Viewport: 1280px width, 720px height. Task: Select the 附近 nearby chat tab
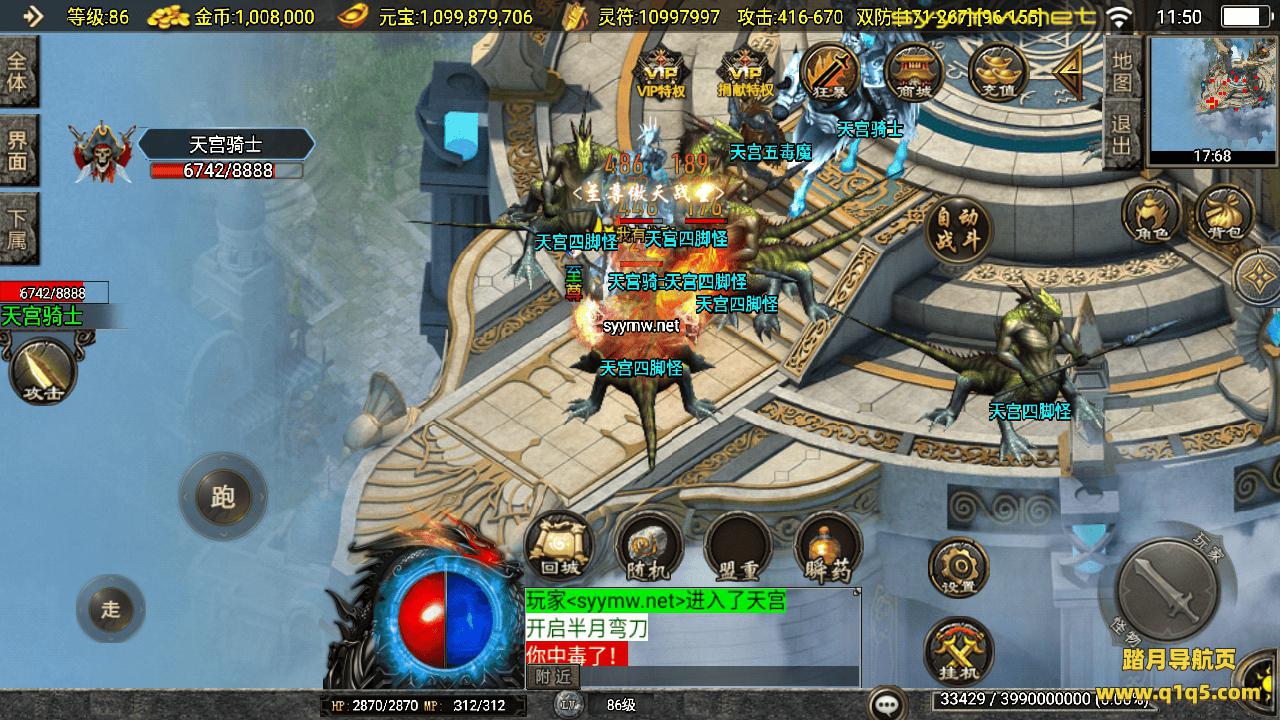click(552, 677)
